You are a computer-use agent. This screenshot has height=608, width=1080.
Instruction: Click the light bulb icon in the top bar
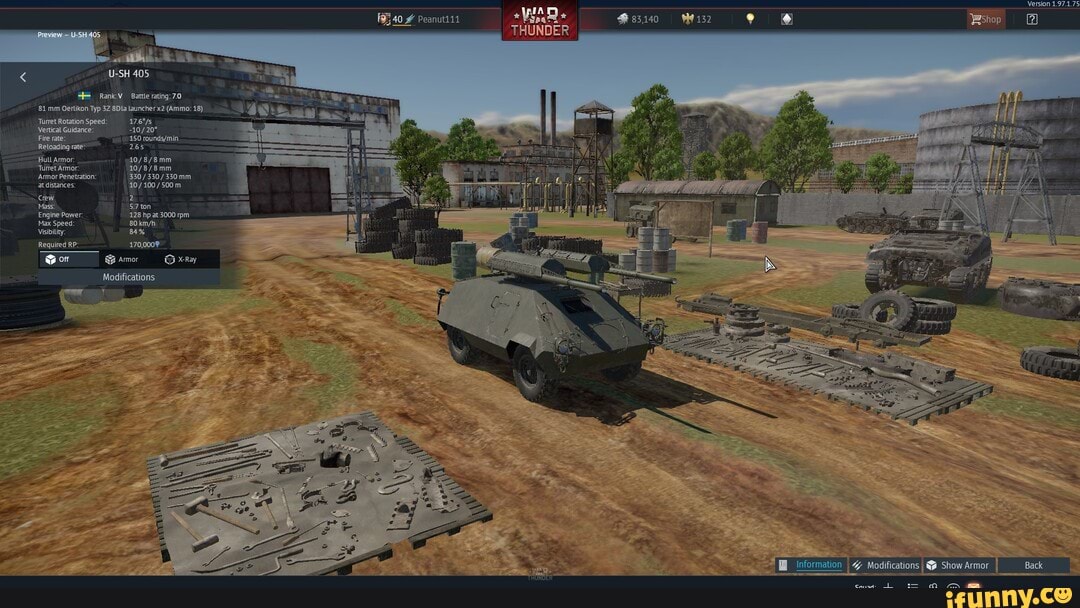coord(750,19)
